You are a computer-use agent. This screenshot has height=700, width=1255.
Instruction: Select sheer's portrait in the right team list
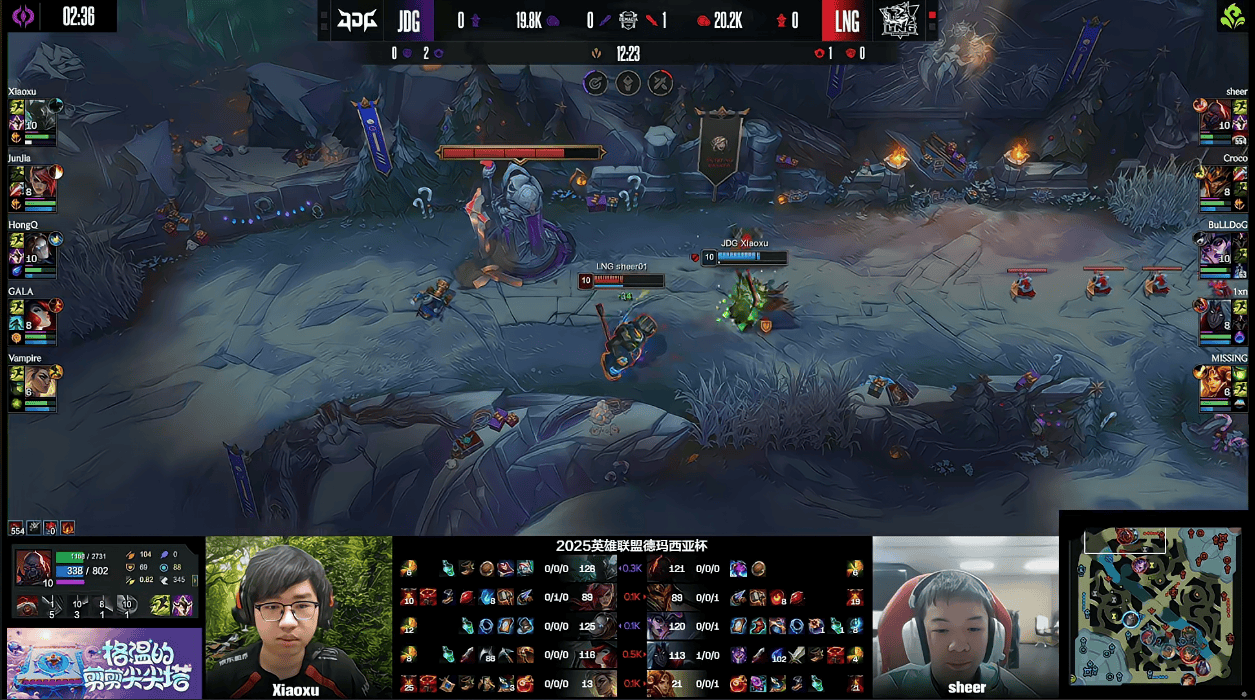(1214, 118)
